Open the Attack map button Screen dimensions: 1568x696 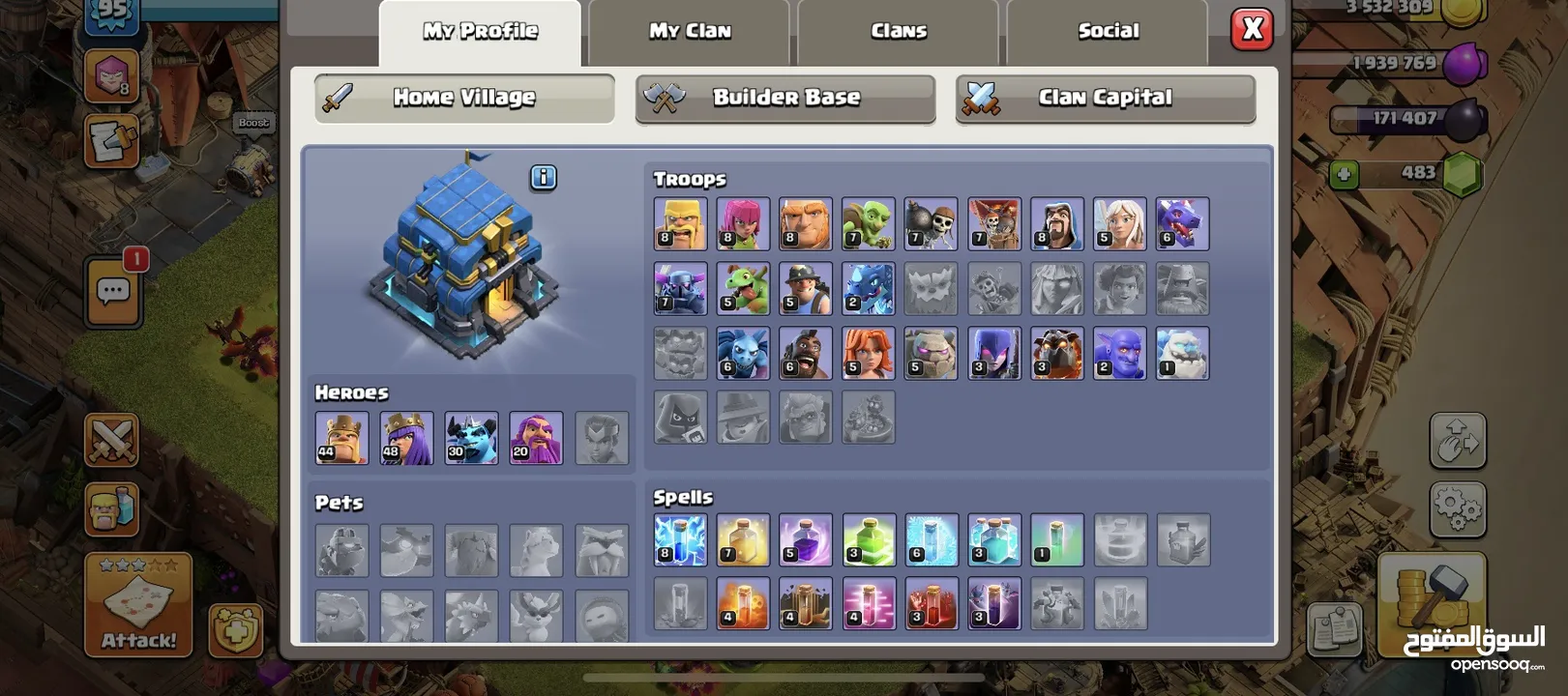(138, 606)
